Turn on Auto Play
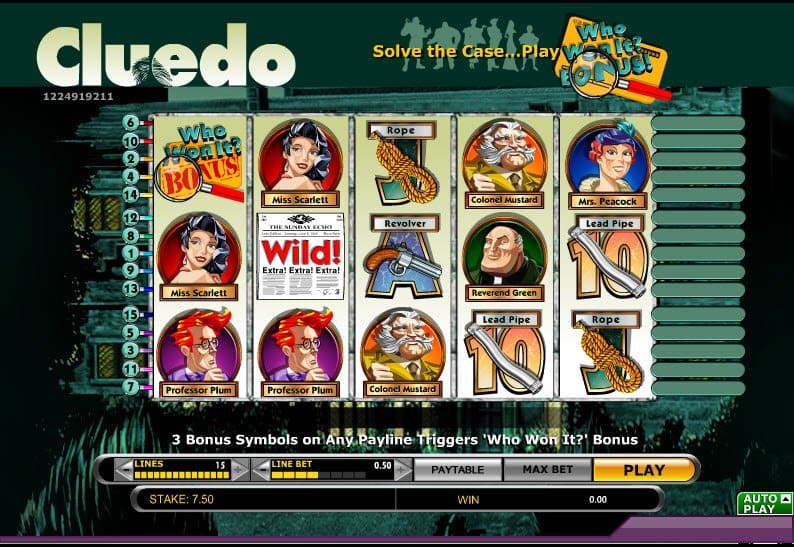Viewport: 794px width, 547px height. pyautogui.click(x=759, y=503)
